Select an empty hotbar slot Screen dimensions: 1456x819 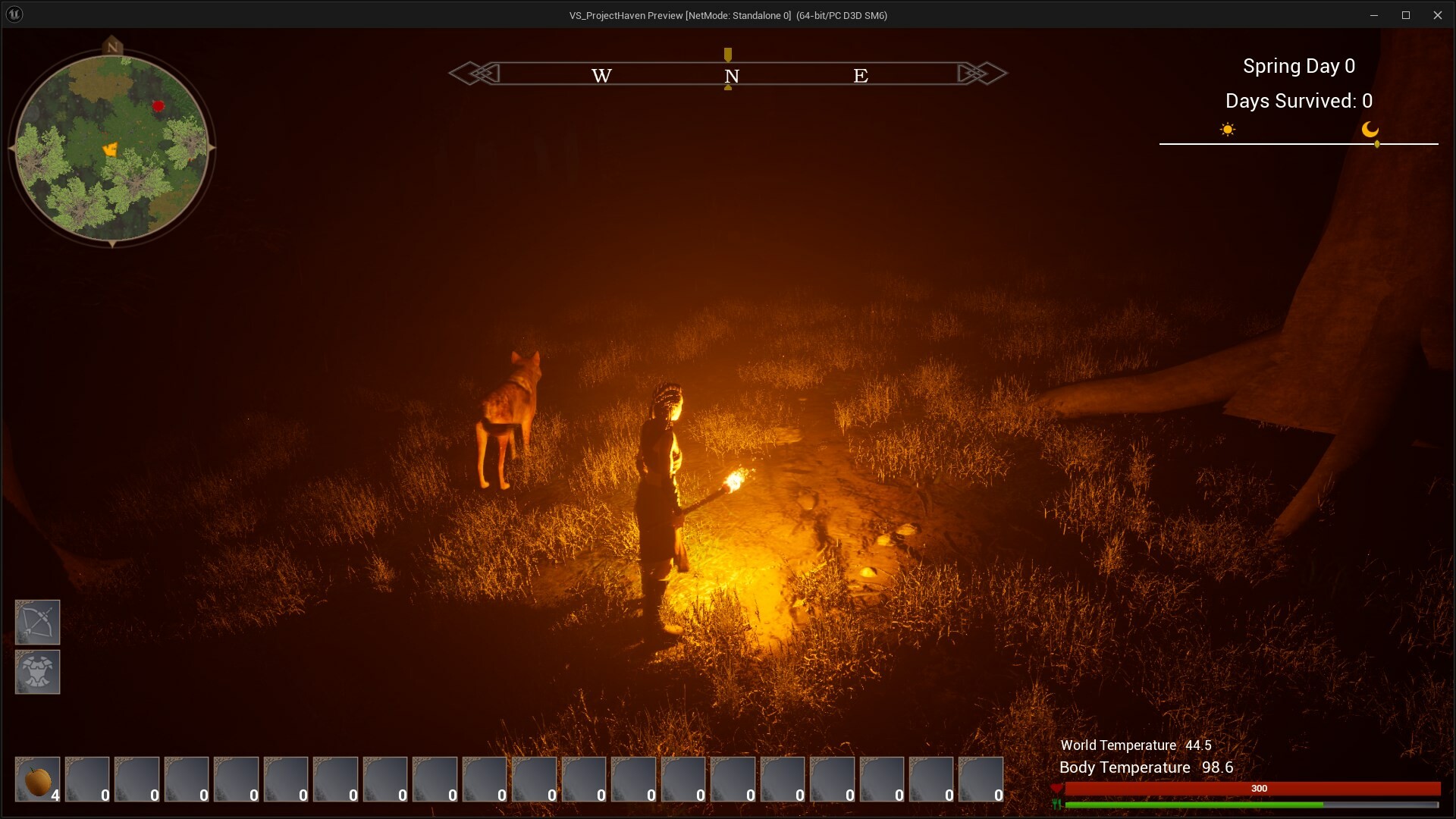pos(87,779)
